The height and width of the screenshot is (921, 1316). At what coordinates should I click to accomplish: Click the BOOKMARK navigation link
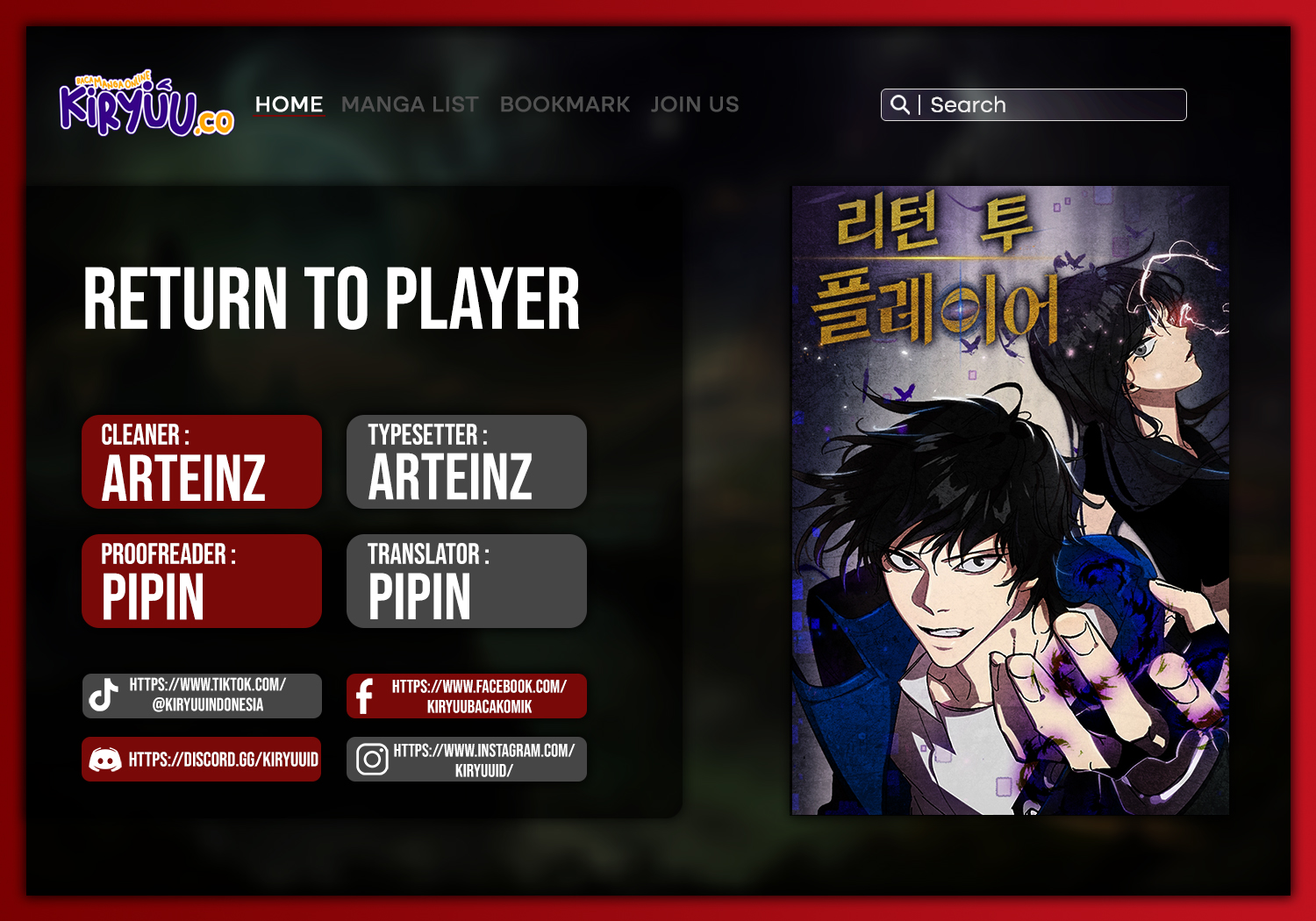565,104
